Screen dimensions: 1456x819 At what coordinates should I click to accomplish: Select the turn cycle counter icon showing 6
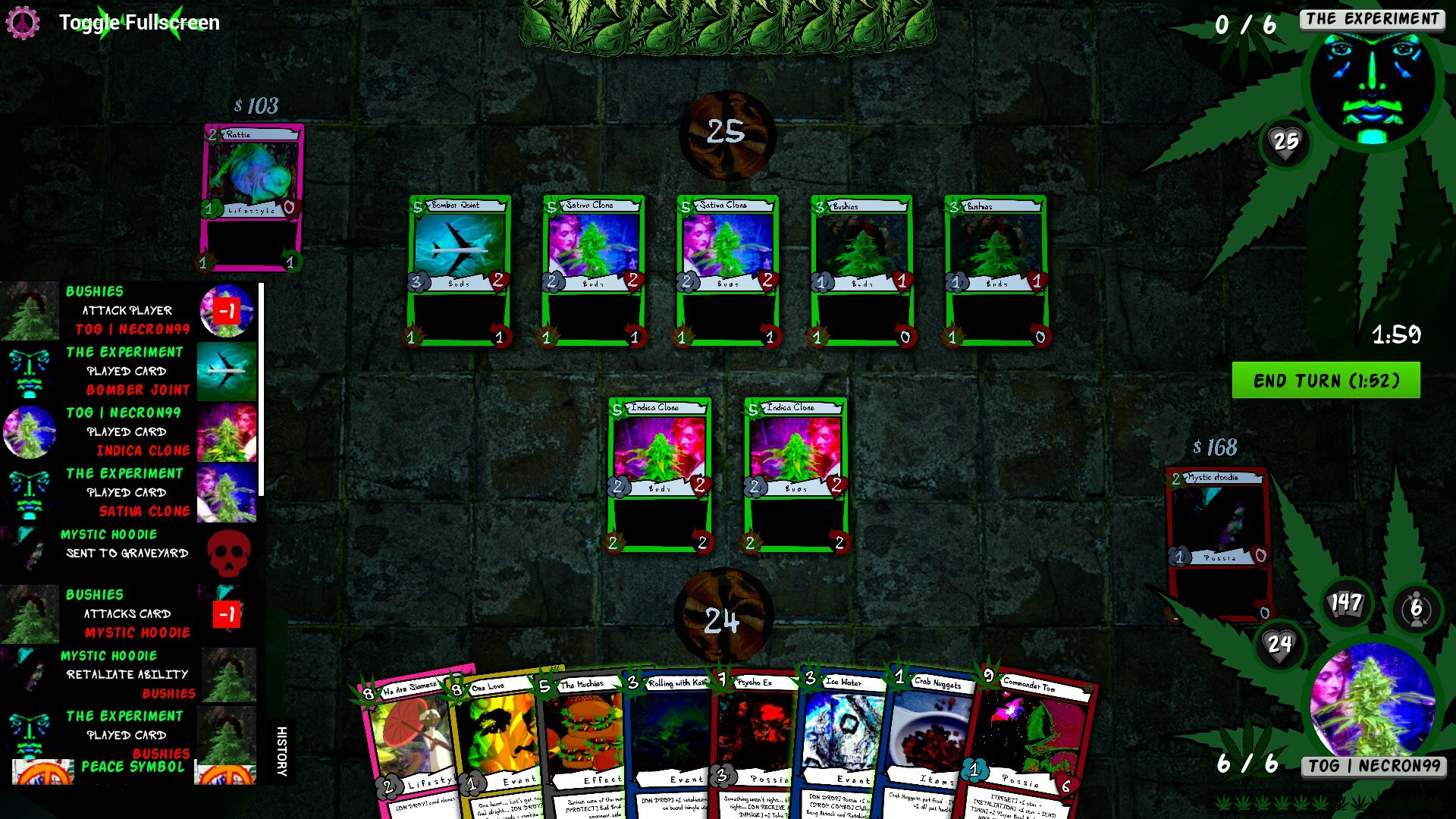click(x=1415, y=607)
